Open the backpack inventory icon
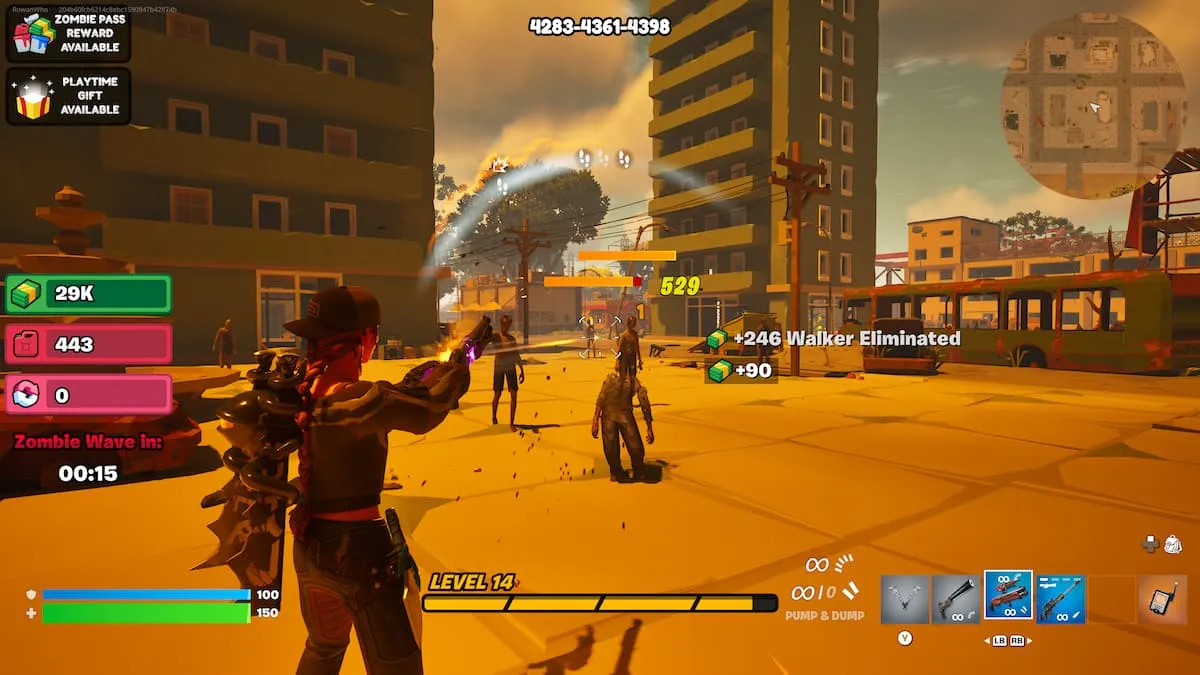The image size is (1200, 675). pyautogui.click(x=1173, y=544)
